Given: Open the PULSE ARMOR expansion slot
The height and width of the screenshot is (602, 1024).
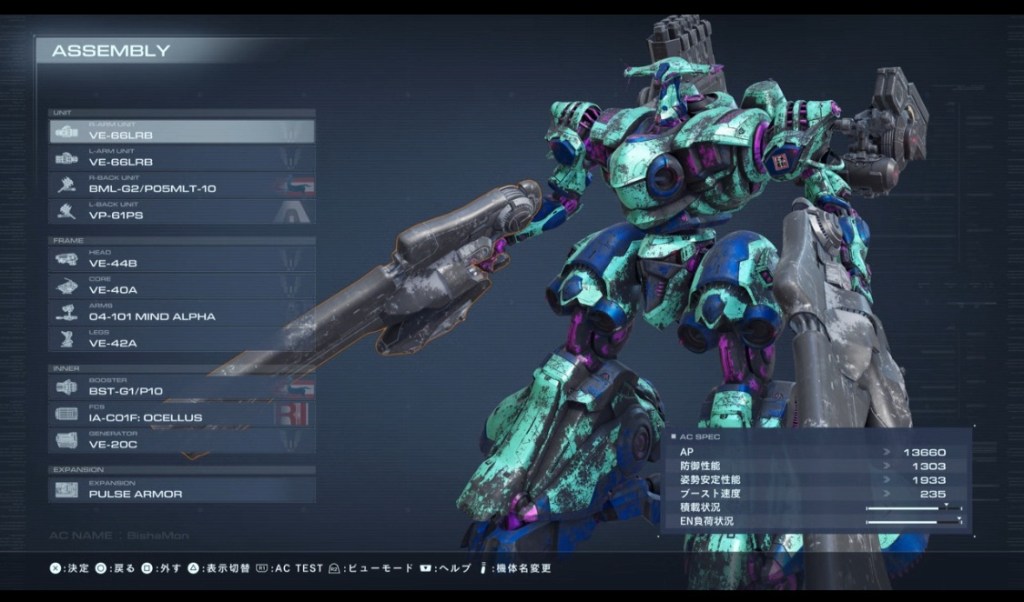Looking at the screenshot, I should [x=182, y=490].
